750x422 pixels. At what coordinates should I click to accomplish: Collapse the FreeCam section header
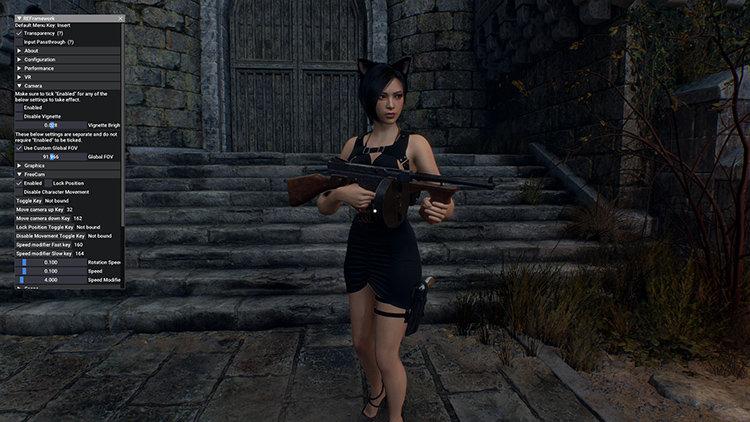click(19, 174)
